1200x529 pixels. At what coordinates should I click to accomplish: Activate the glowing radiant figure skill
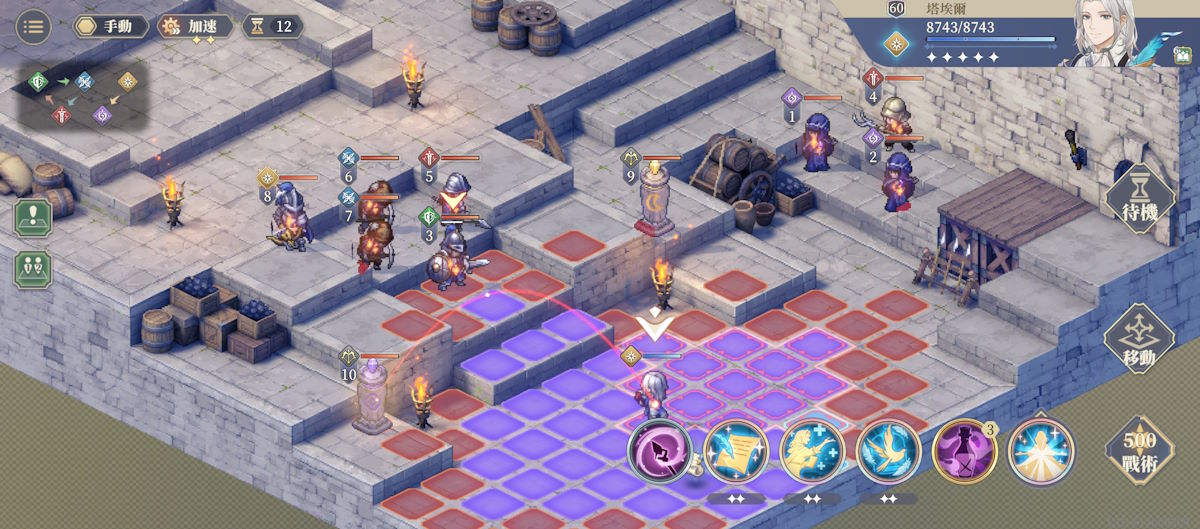(x=1041, y=452)
